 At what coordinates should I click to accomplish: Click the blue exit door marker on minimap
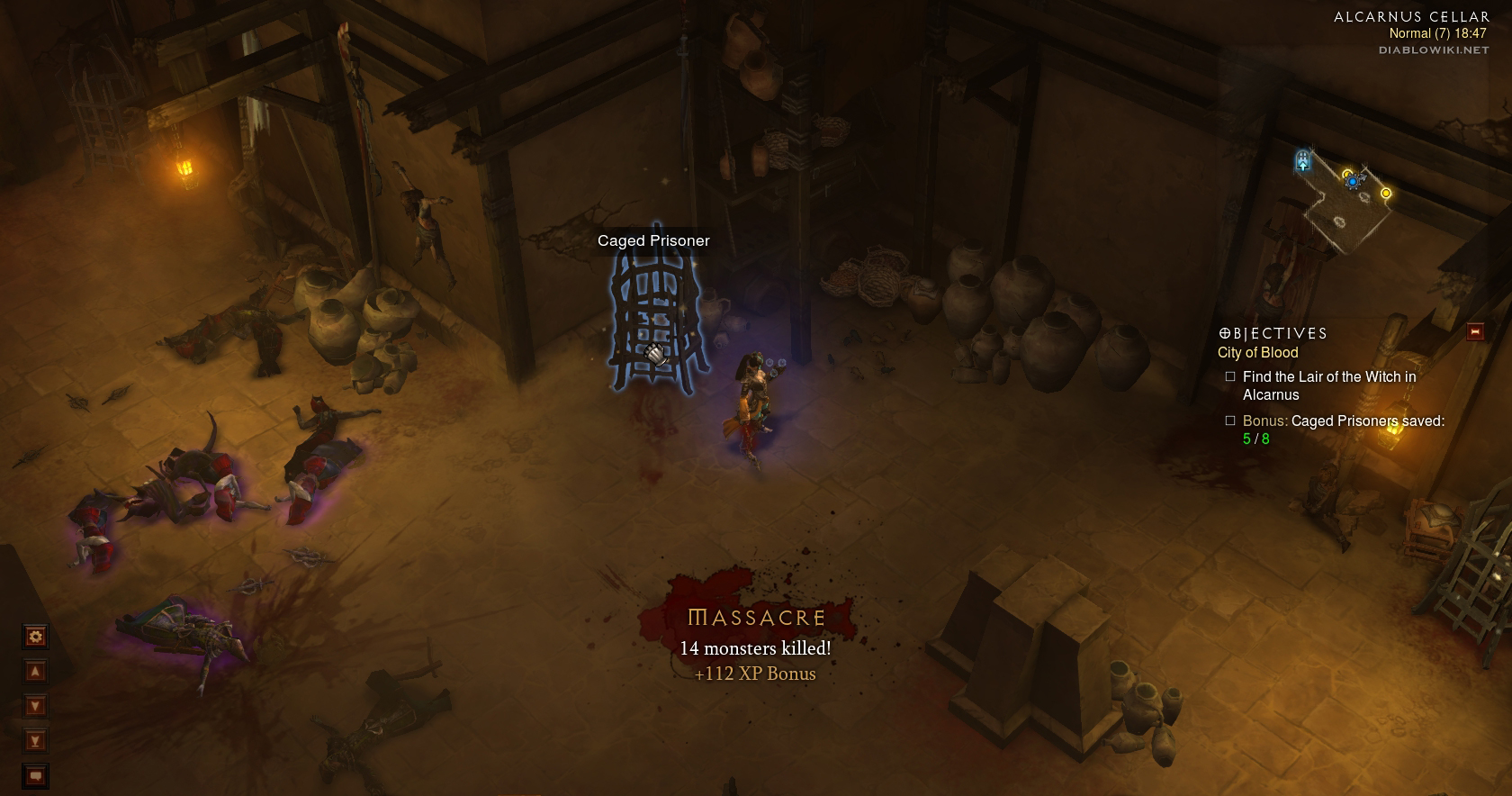[x=1302, y=162]
